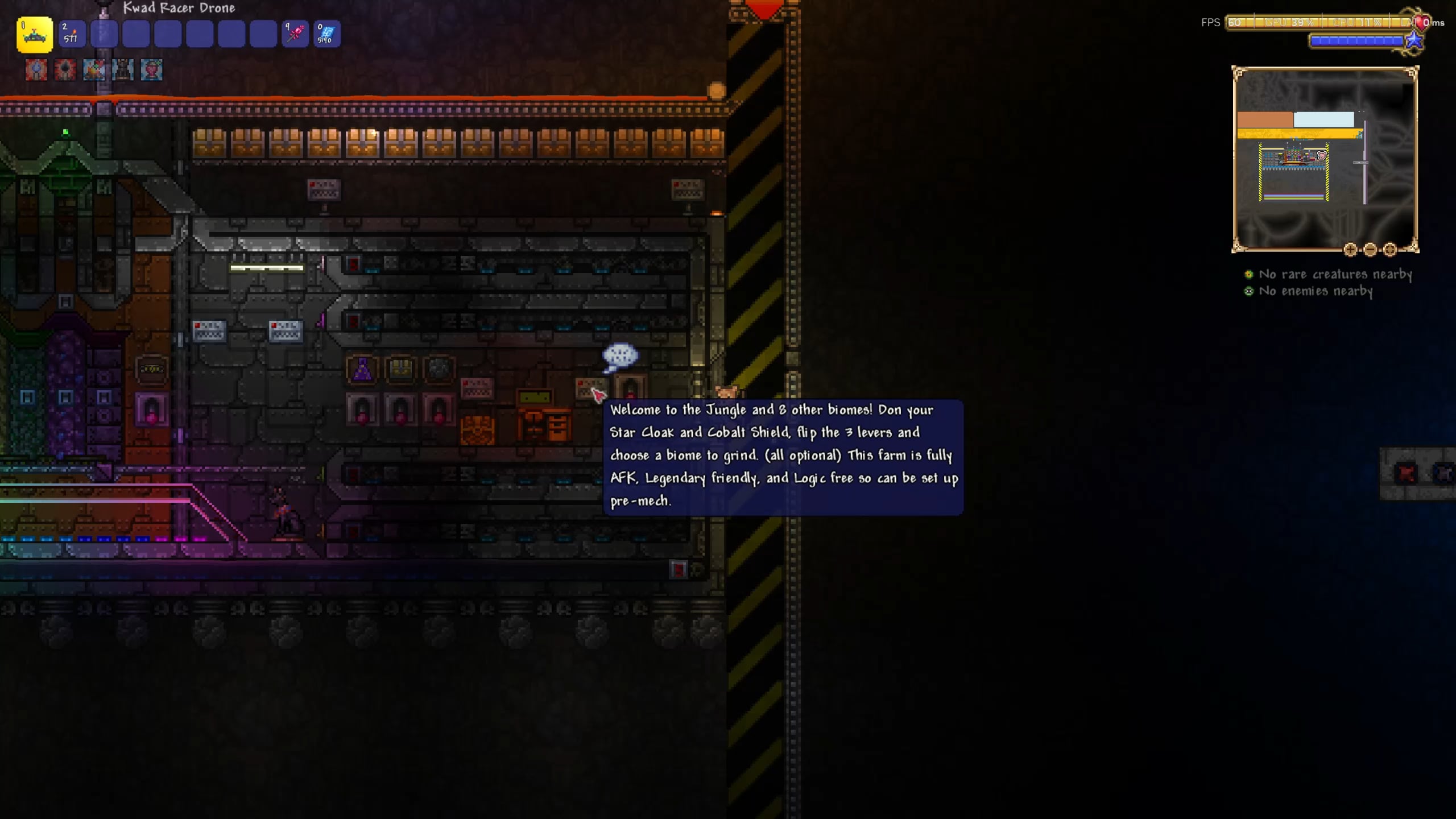
Task: Zoom out the minimap with minus button
Action: (1370, 249)
